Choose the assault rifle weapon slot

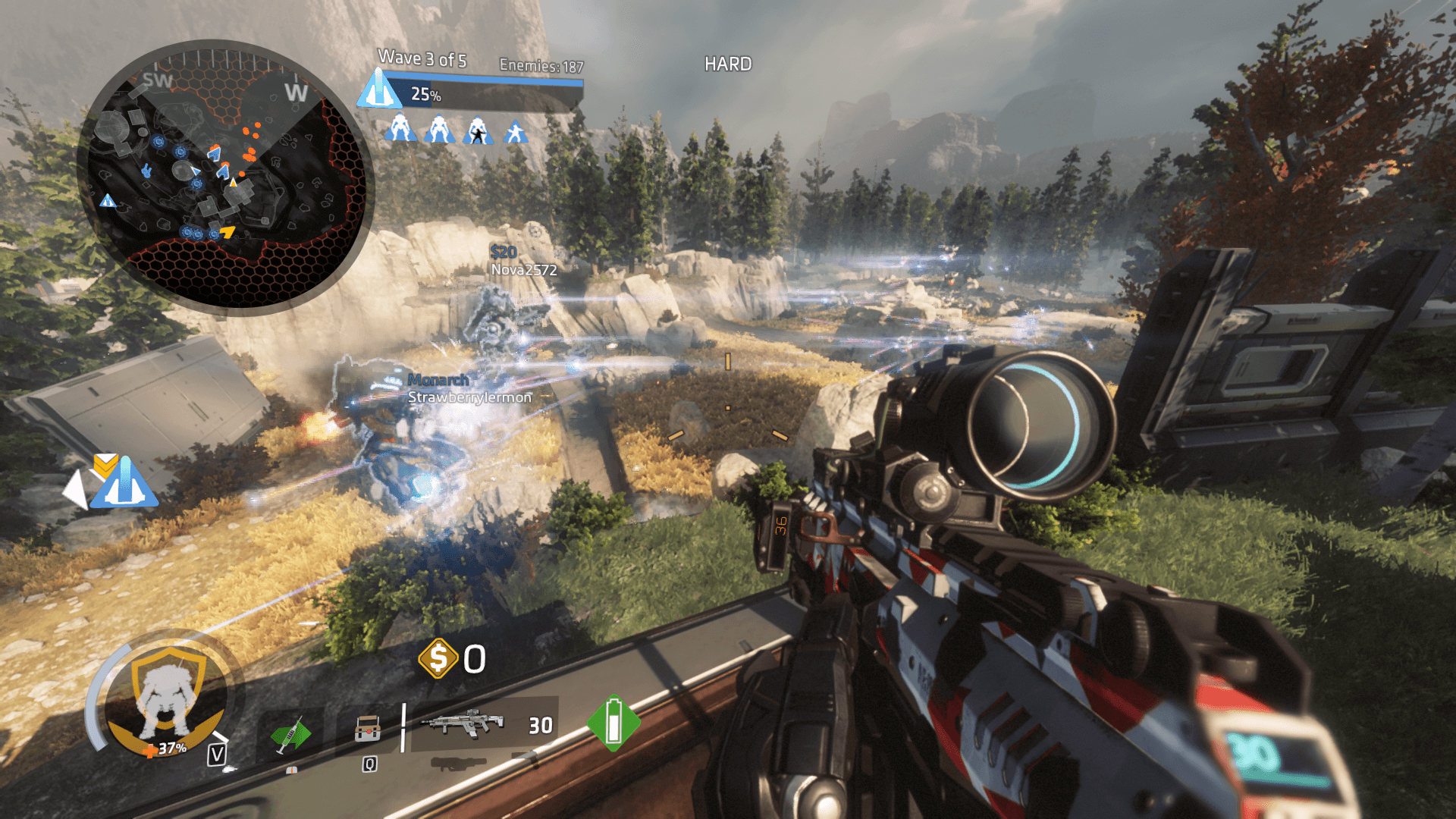pos(463,723)
